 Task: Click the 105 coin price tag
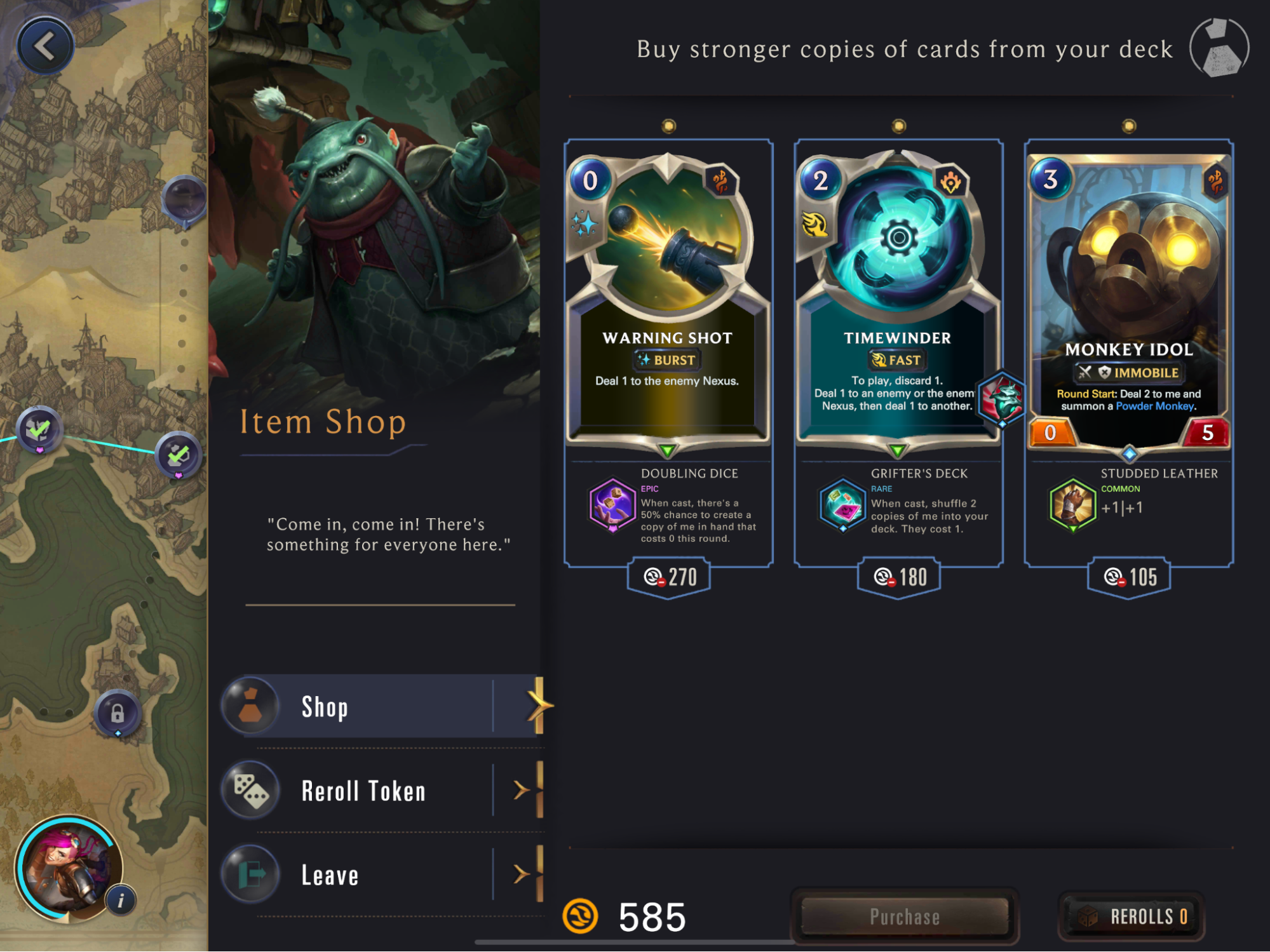pyautogui.click(x=1129, y=577)
